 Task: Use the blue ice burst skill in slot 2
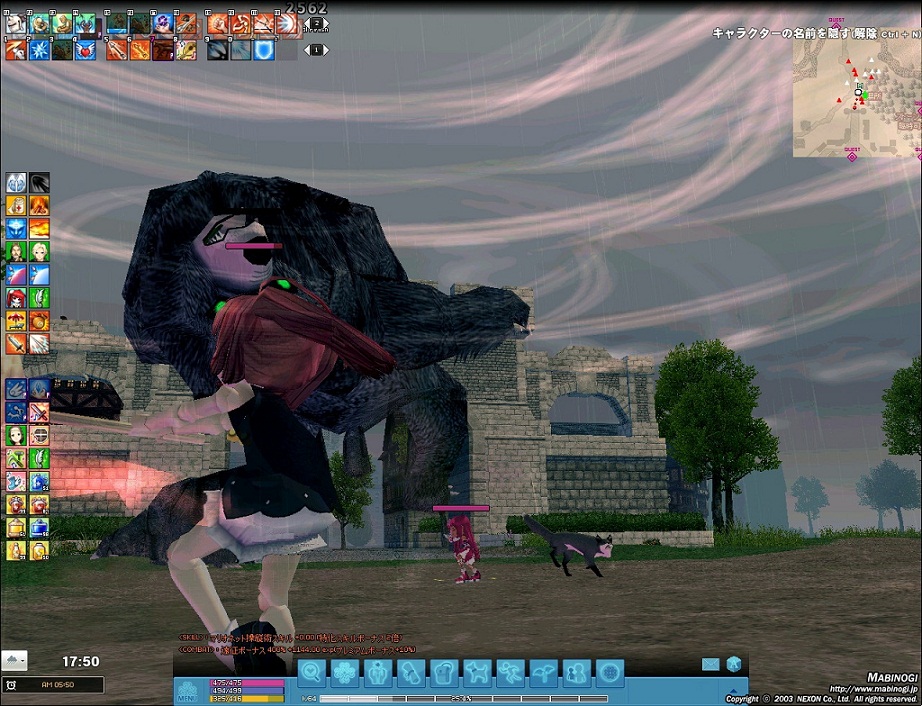[x=40, y=49]
